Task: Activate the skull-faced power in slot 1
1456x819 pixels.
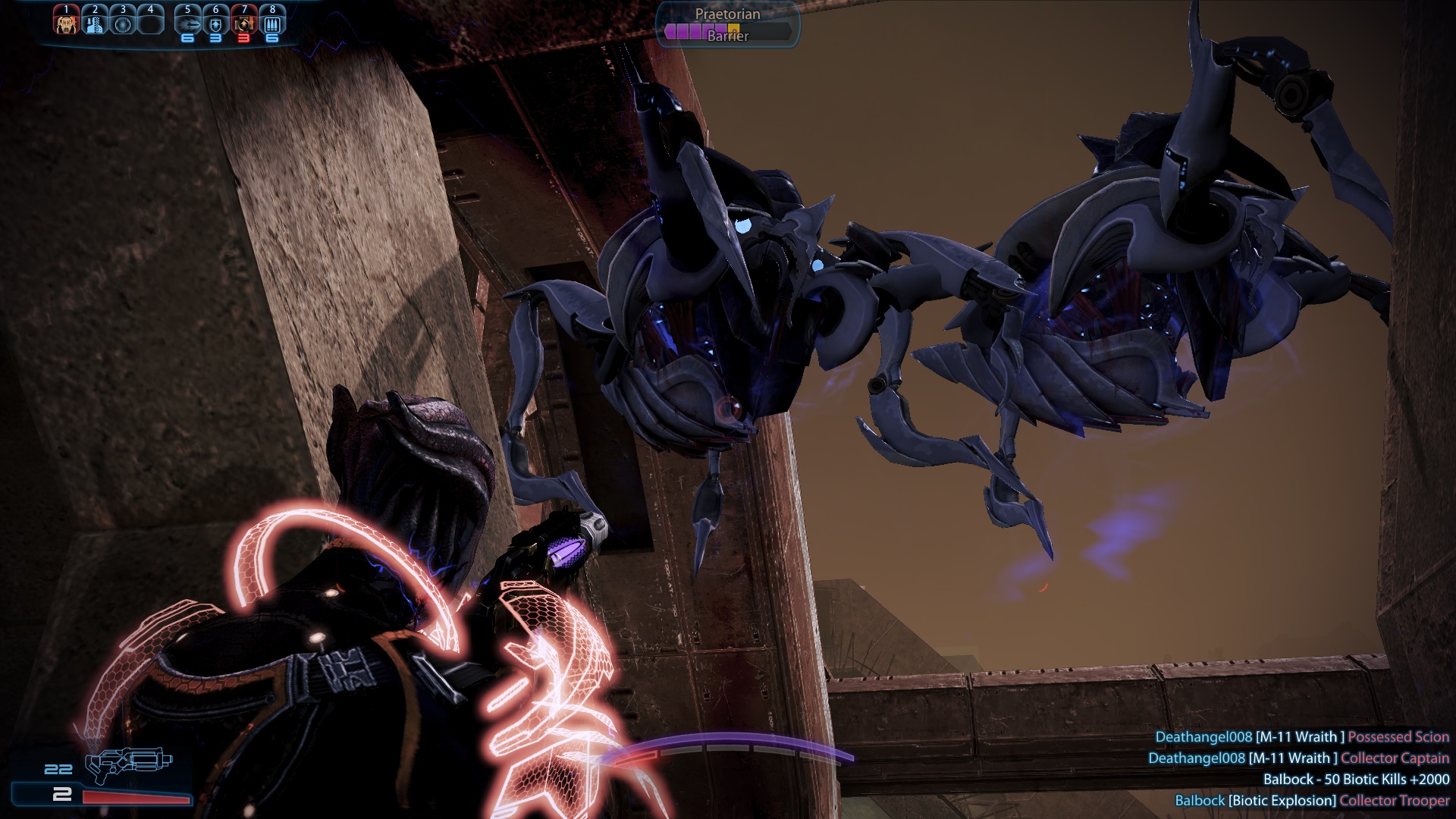Action: [x=67, y=23]
